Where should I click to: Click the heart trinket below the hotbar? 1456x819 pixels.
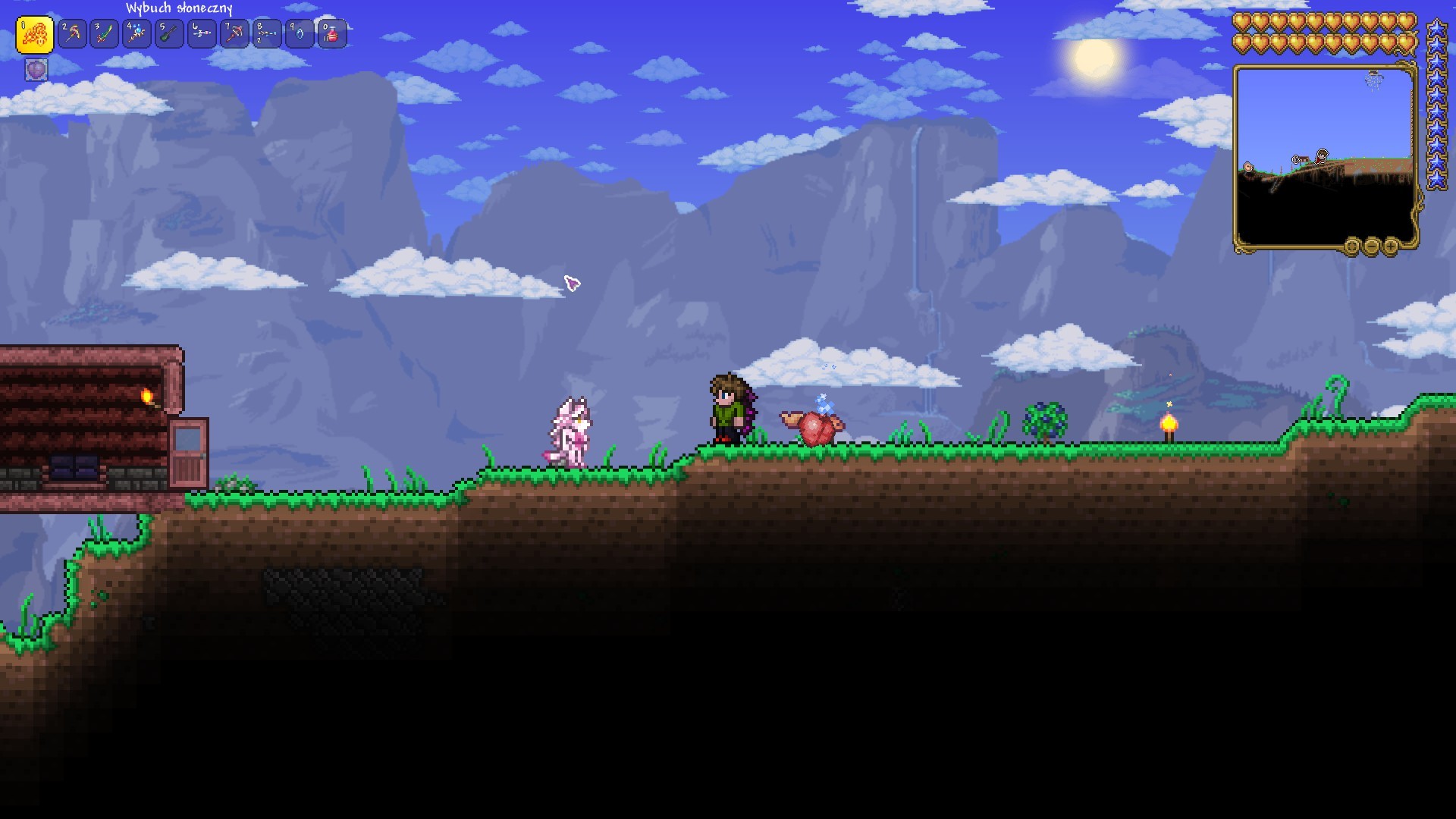(x=36, y=69)
